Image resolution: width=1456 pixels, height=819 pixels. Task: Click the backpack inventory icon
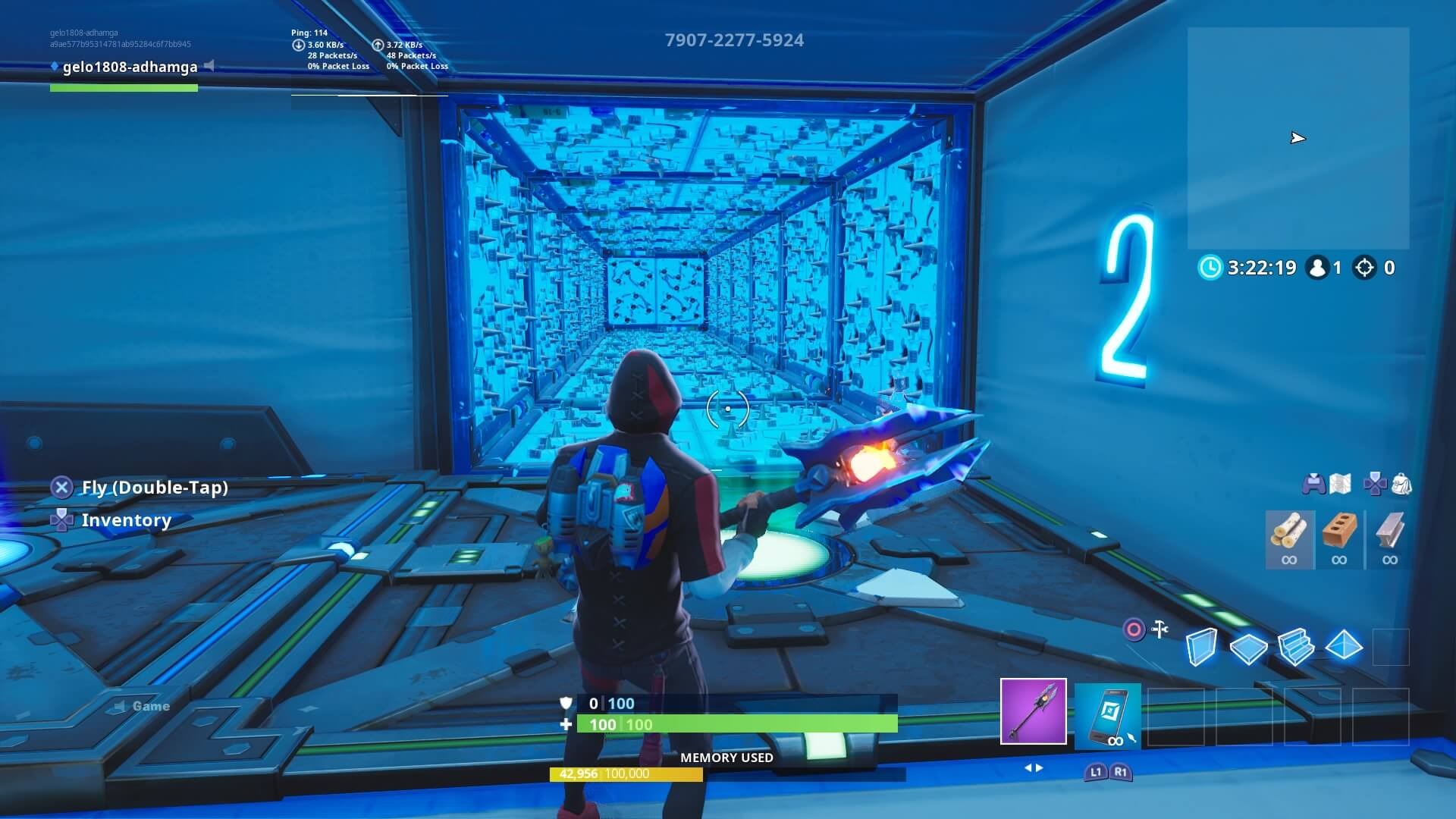point(1401,485)
